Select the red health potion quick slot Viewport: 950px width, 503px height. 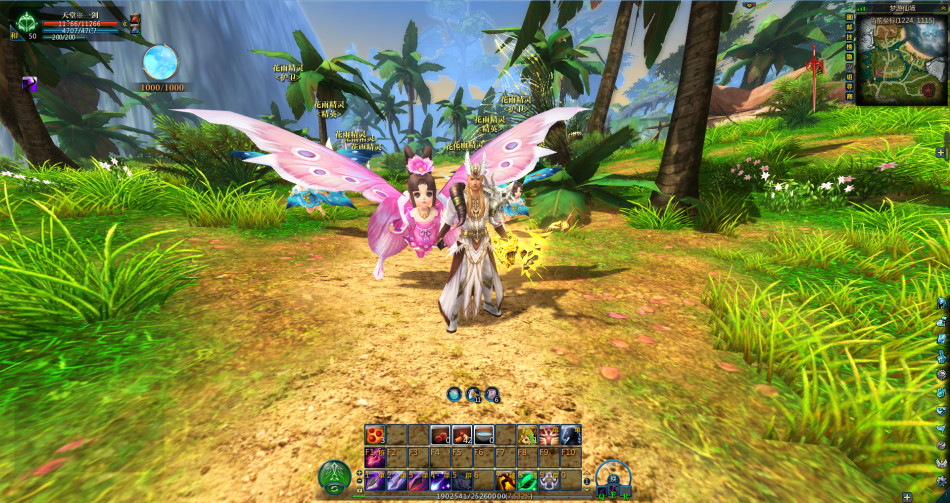coord(133,19)
